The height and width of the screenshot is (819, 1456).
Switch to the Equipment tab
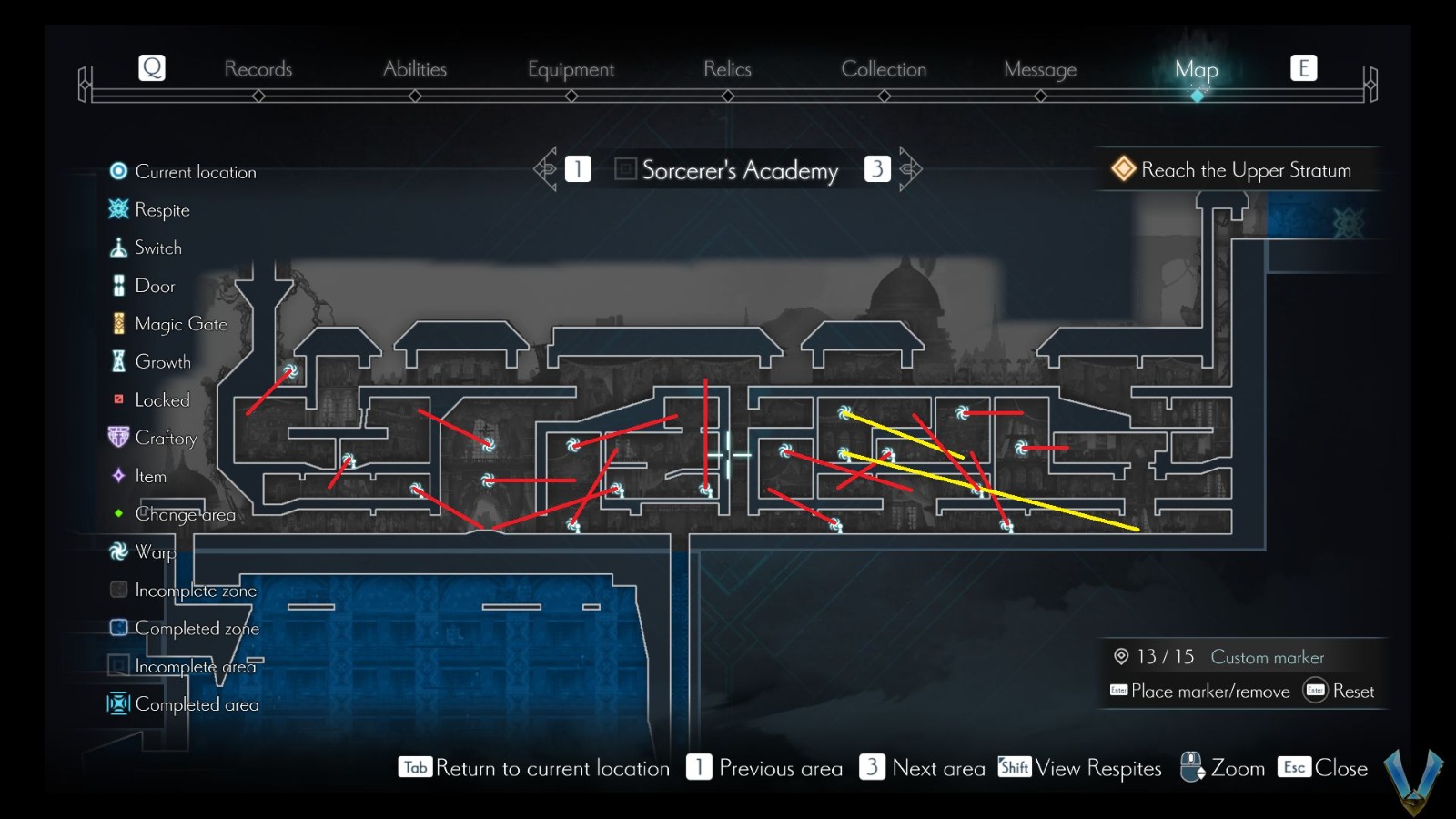pos(571,68)
